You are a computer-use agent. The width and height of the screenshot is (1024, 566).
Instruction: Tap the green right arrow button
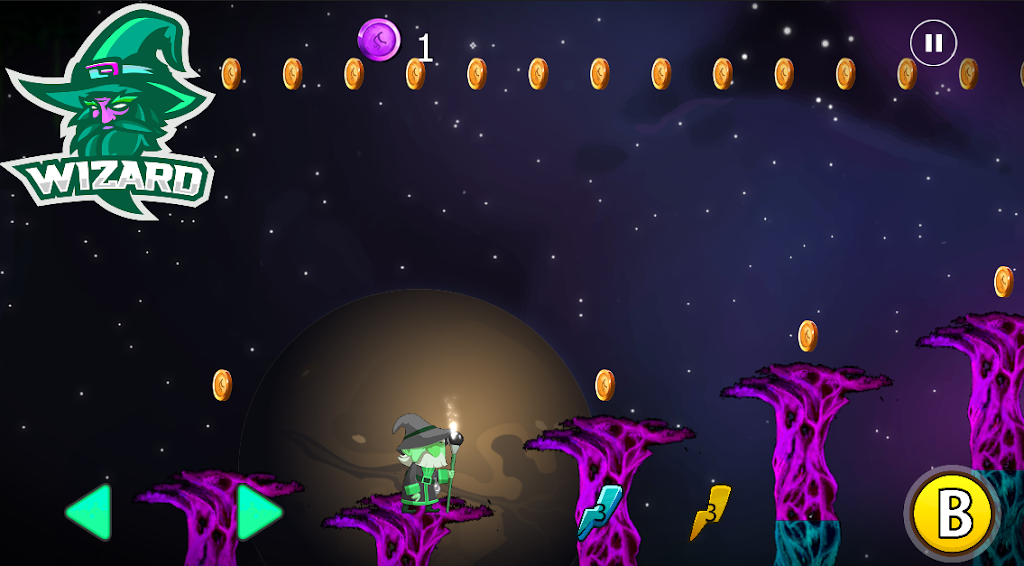click(x=258, y=512)
